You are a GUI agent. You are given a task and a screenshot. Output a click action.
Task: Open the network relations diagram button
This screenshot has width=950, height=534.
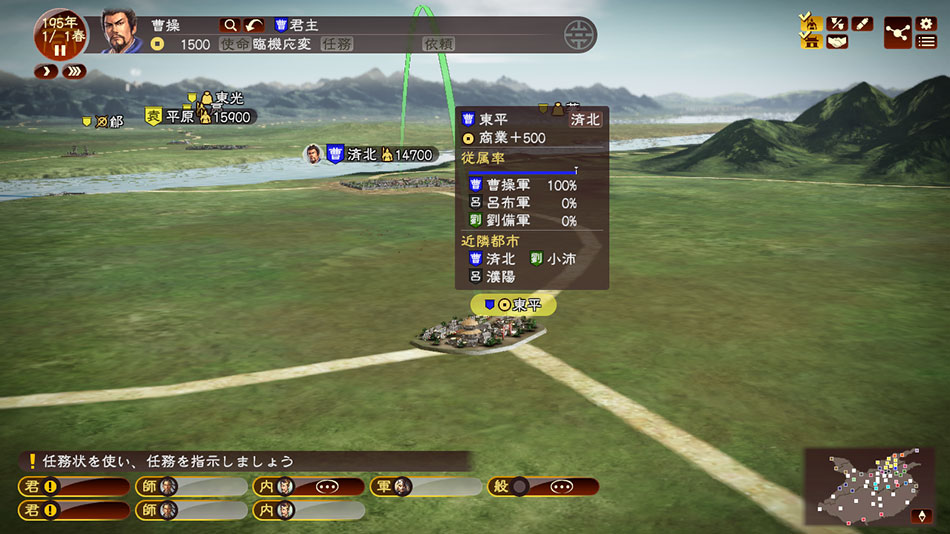click(x=897, y=33)
